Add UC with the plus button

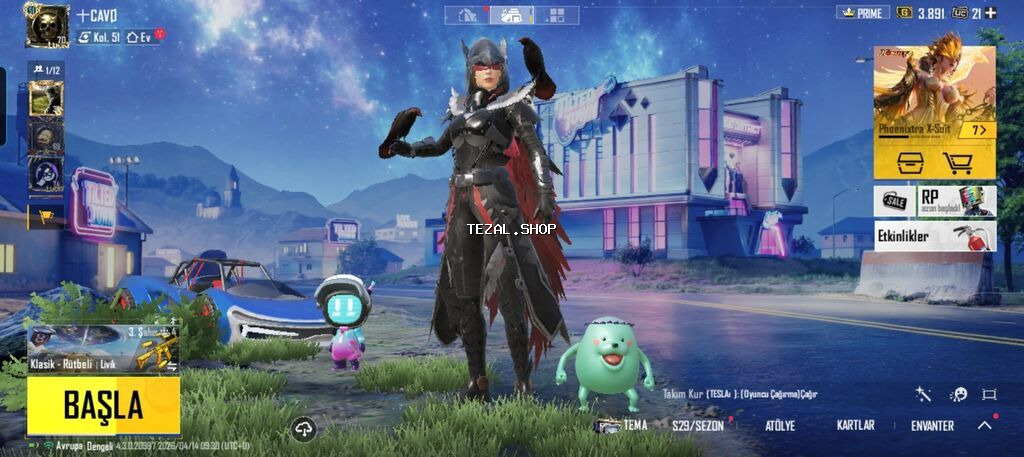(990, 13)
